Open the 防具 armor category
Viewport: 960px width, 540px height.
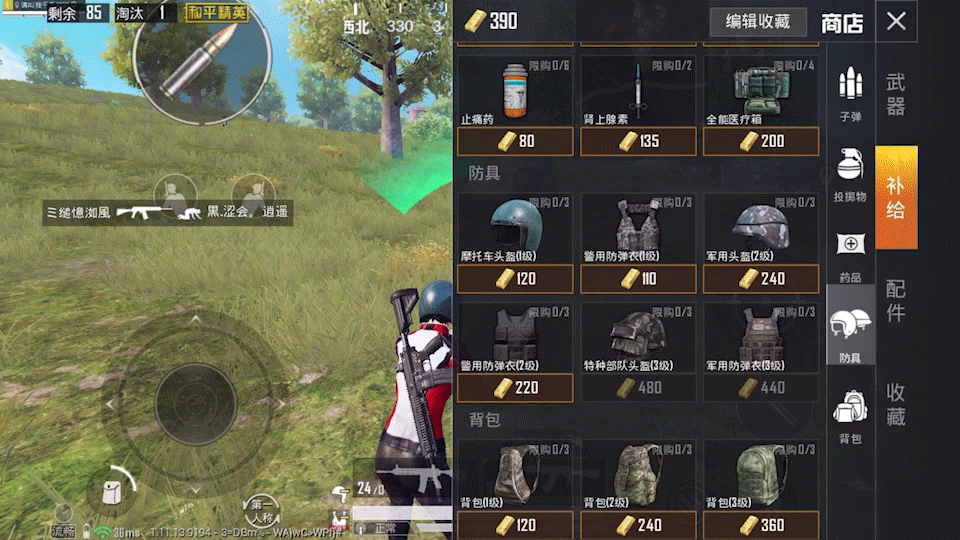pos(850,336)
